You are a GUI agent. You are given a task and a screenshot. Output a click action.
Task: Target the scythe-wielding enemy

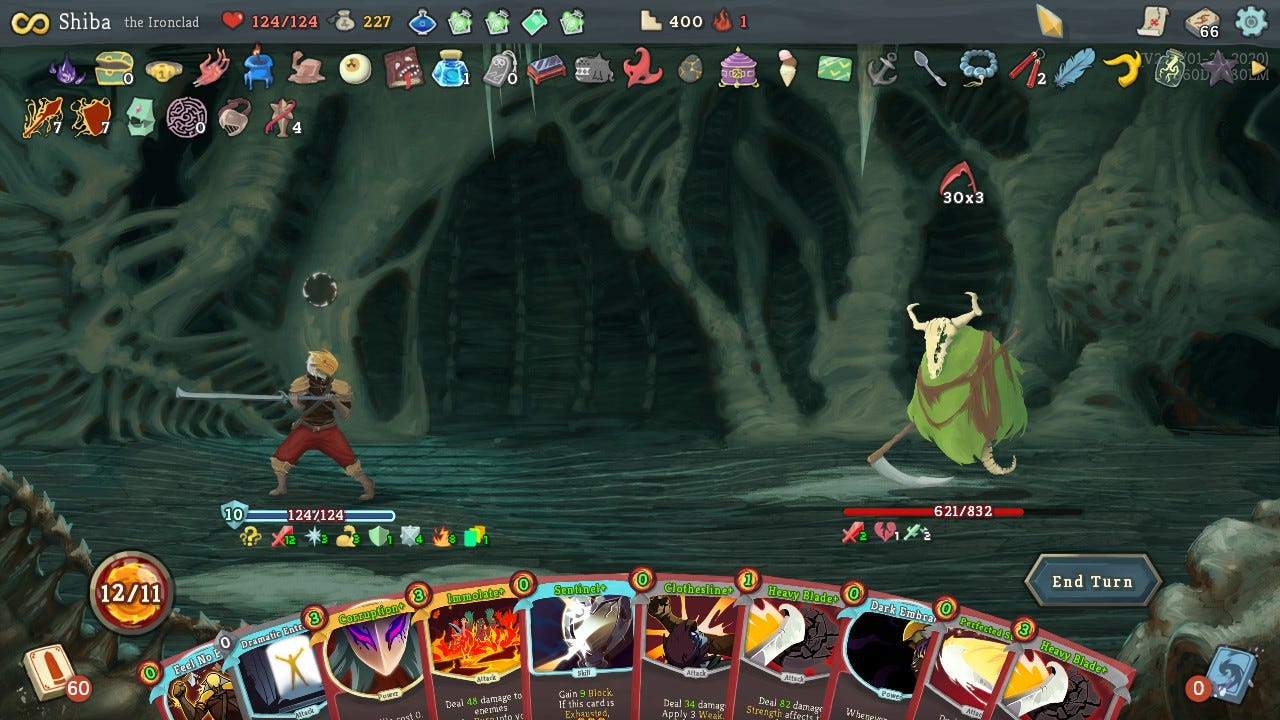(x=950, y=400)
